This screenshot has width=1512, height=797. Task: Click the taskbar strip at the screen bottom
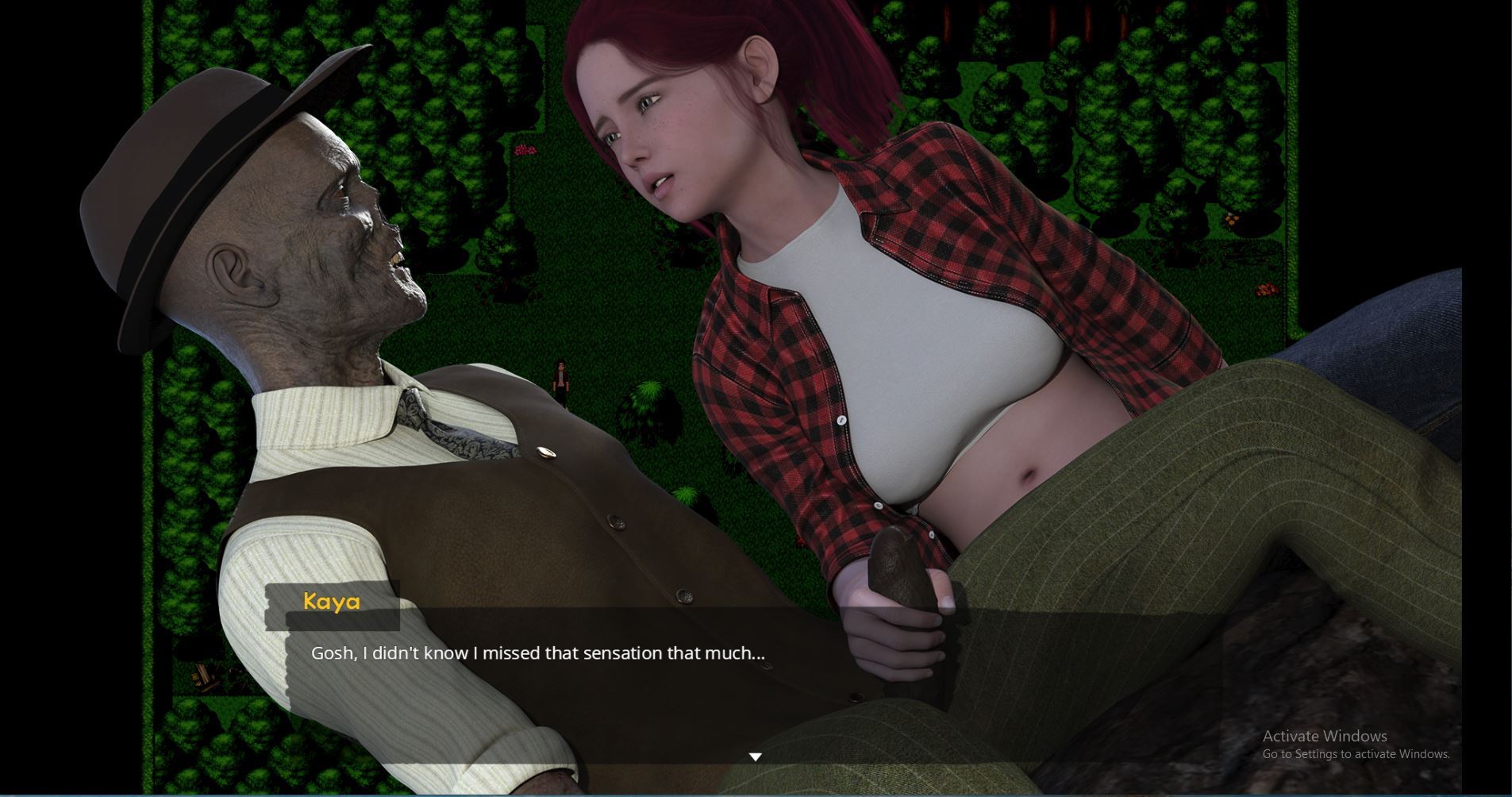756,795
